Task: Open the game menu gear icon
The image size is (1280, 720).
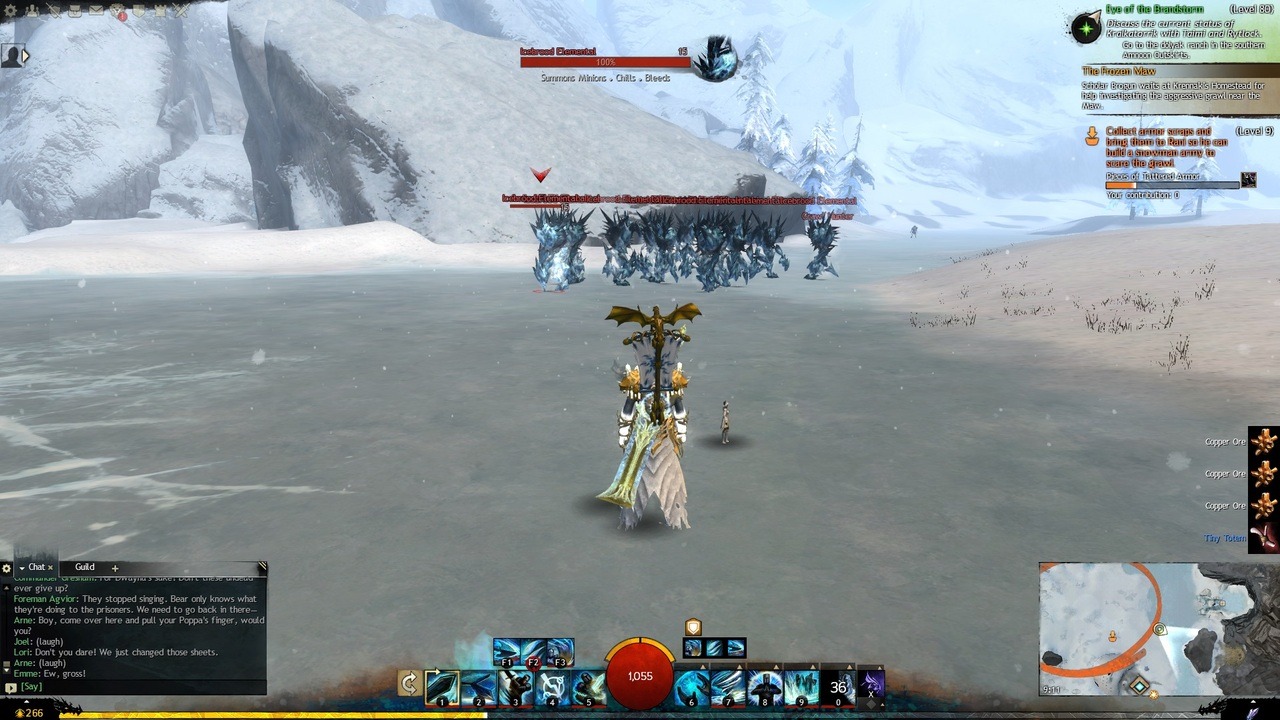Action: click(11, 11)
